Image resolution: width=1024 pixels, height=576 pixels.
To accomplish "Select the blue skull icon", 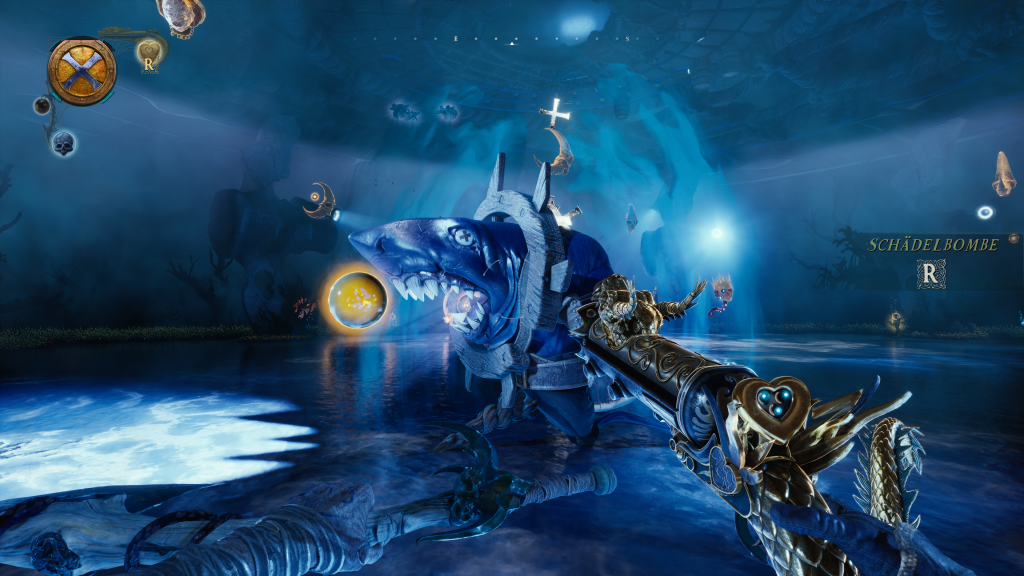I will 63,142.
